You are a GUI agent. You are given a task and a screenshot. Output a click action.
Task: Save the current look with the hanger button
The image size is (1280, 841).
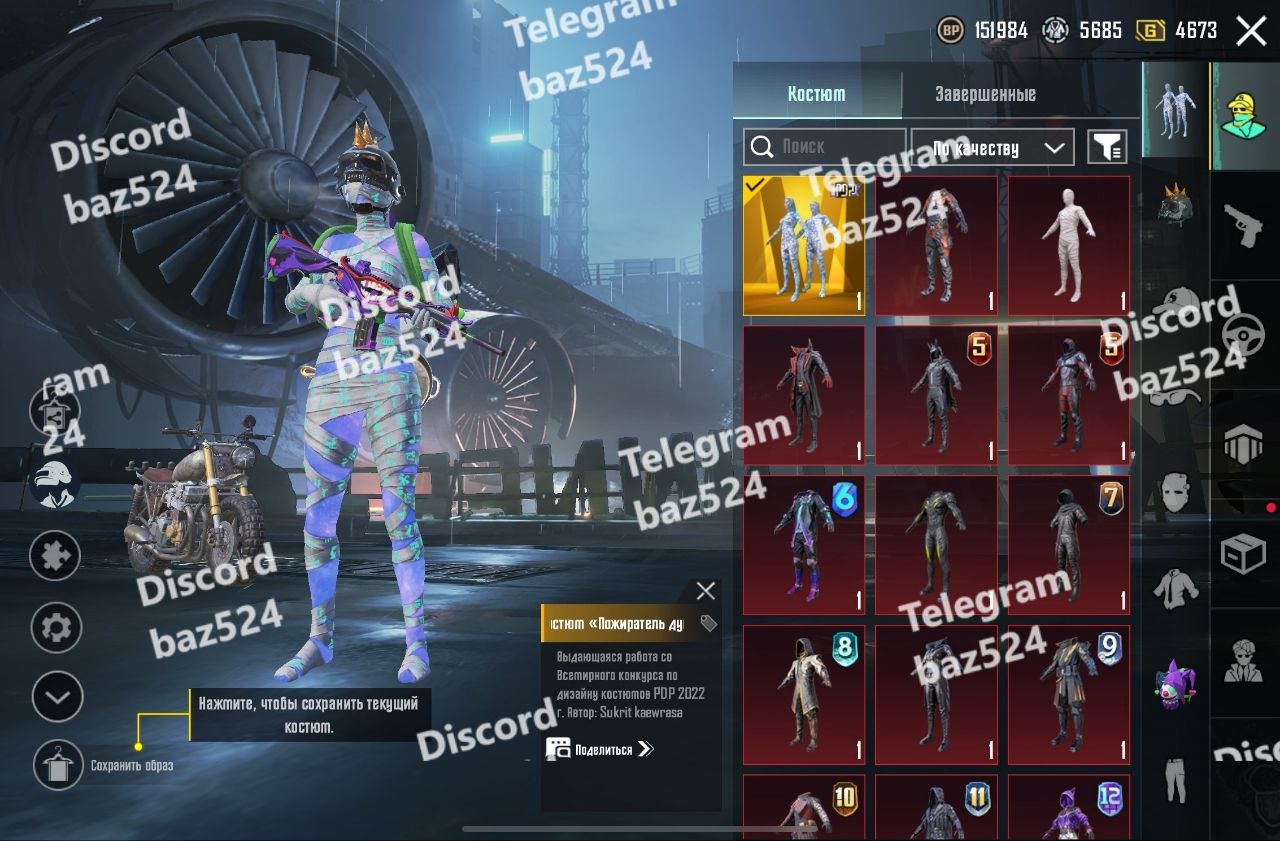[x=58, y=765]
